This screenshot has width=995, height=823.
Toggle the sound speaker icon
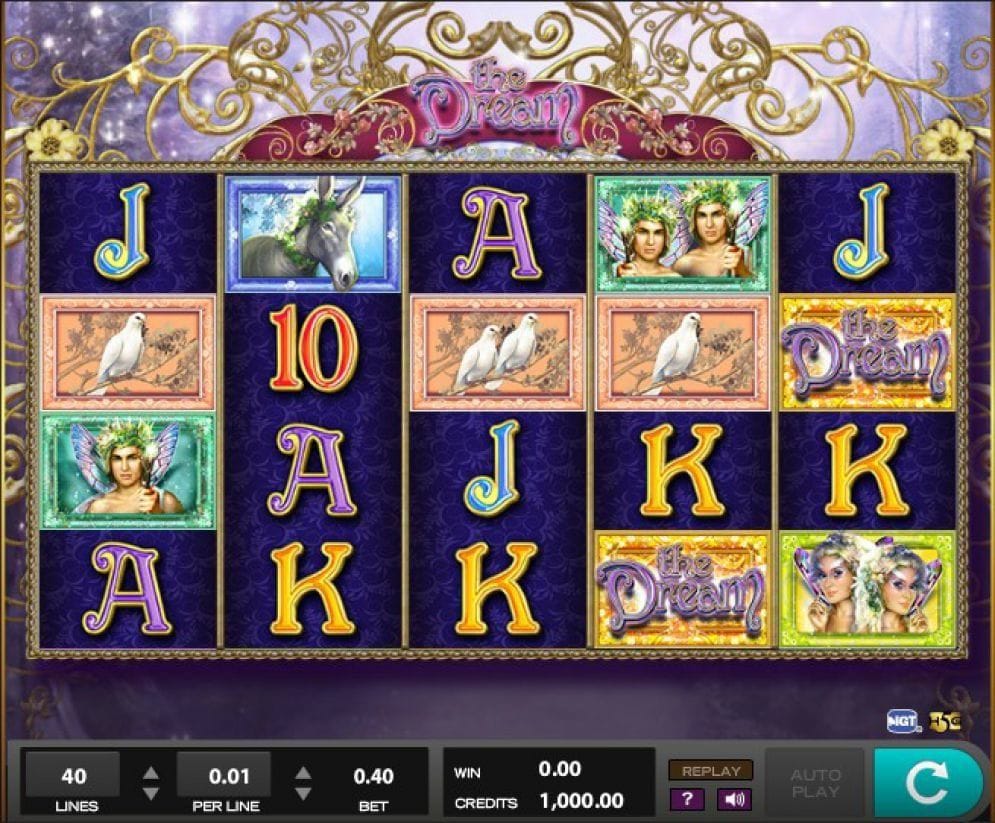click(x=735, y=799)
